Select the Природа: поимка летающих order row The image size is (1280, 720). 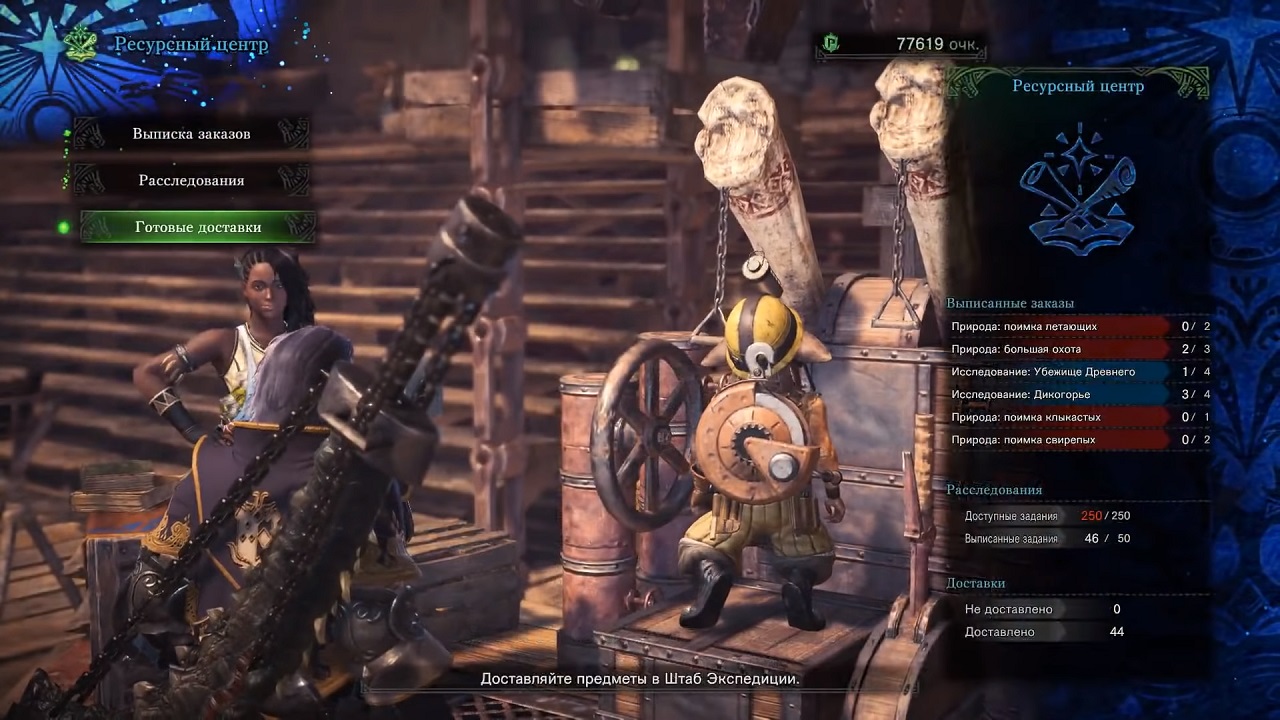[1078, 326]
